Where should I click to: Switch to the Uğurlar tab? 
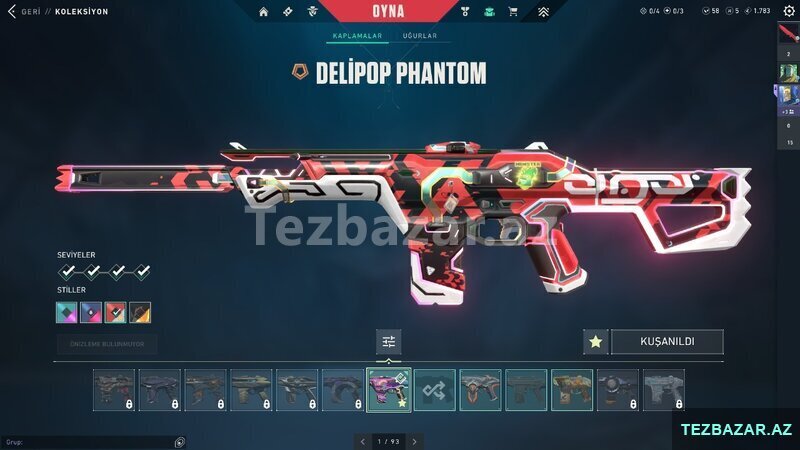419,36
